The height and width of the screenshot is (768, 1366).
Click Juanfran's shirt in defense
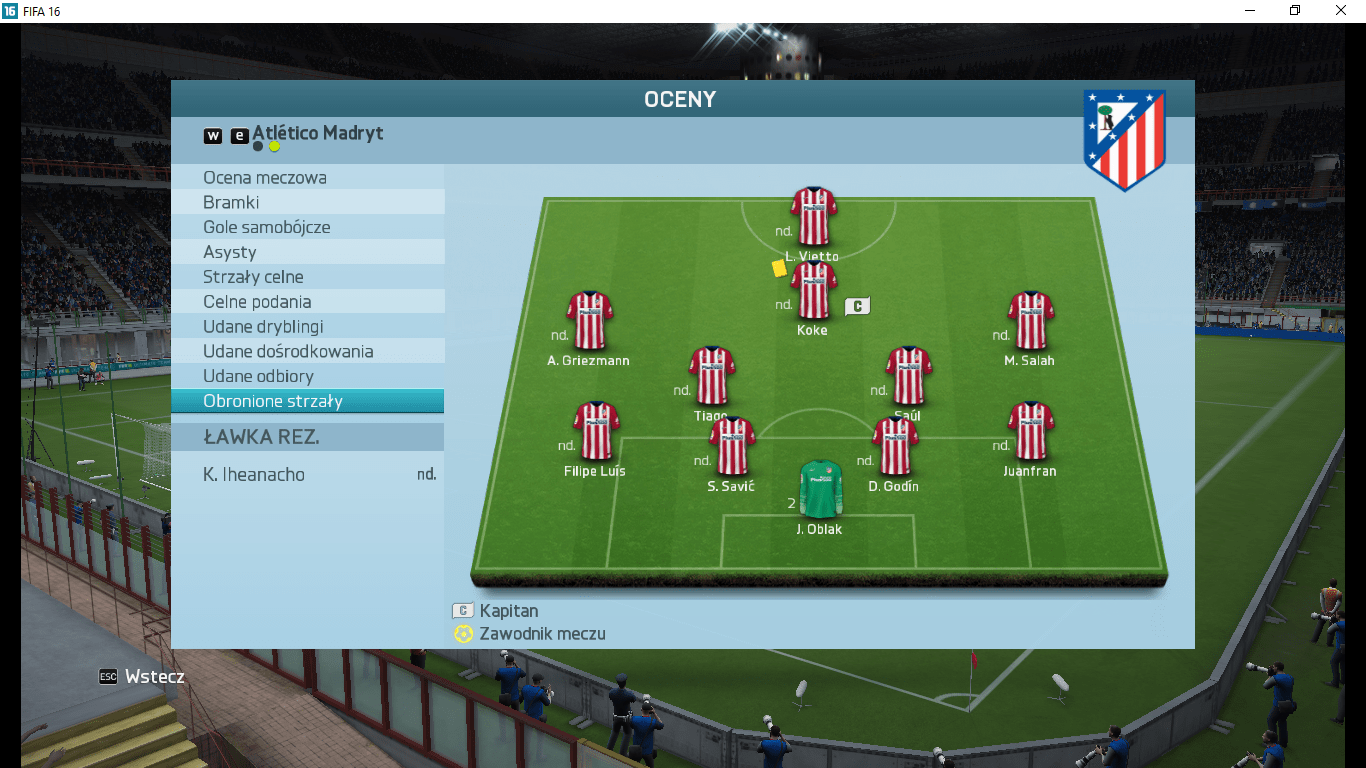(x=1030, y=430)
